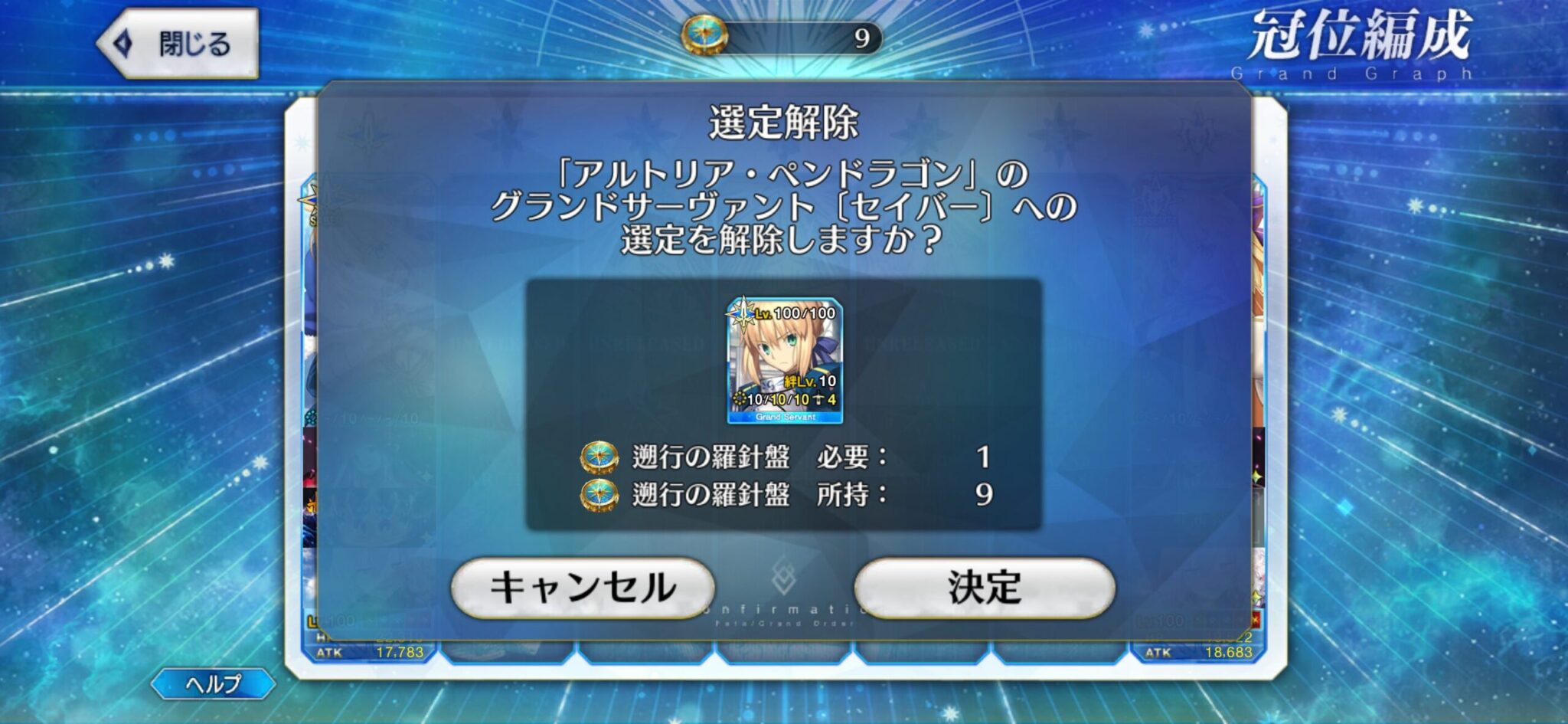1568x724 pixels.
Task: Click the 選定解除 dialog heading
Action: [784, 120]
